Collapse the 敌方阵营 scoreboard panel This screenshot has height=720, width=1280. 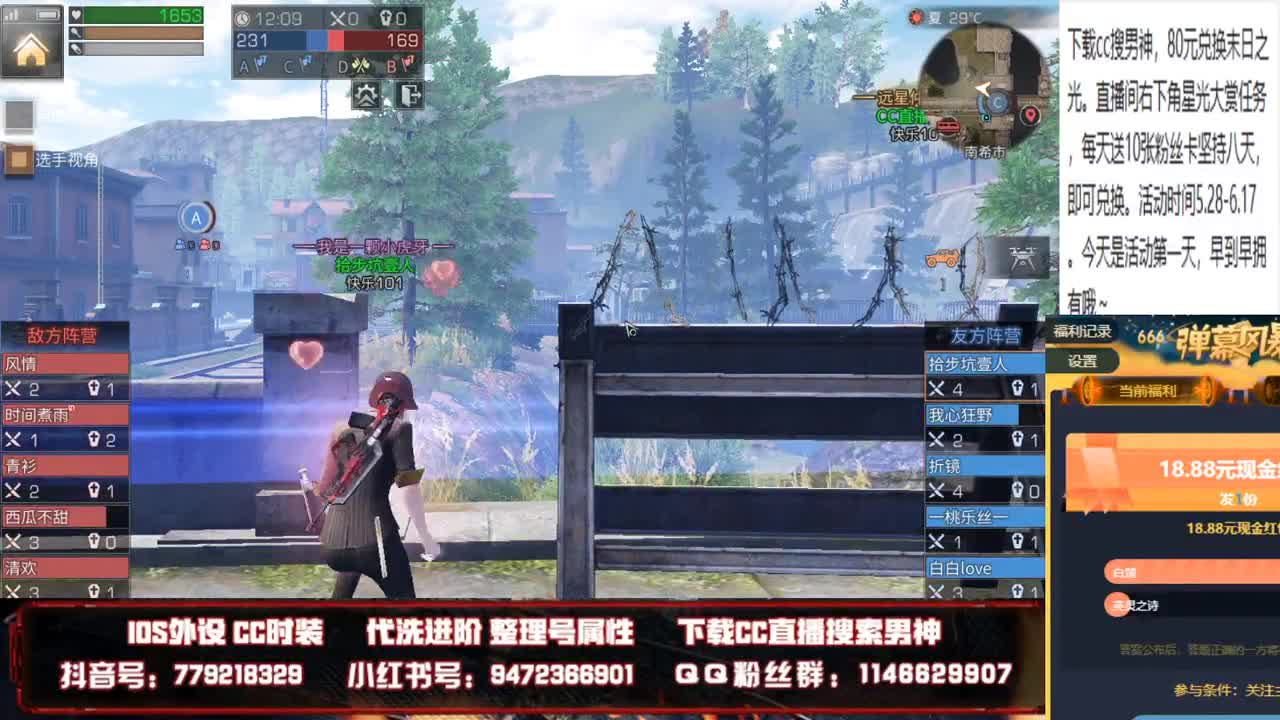click(60, 335)
